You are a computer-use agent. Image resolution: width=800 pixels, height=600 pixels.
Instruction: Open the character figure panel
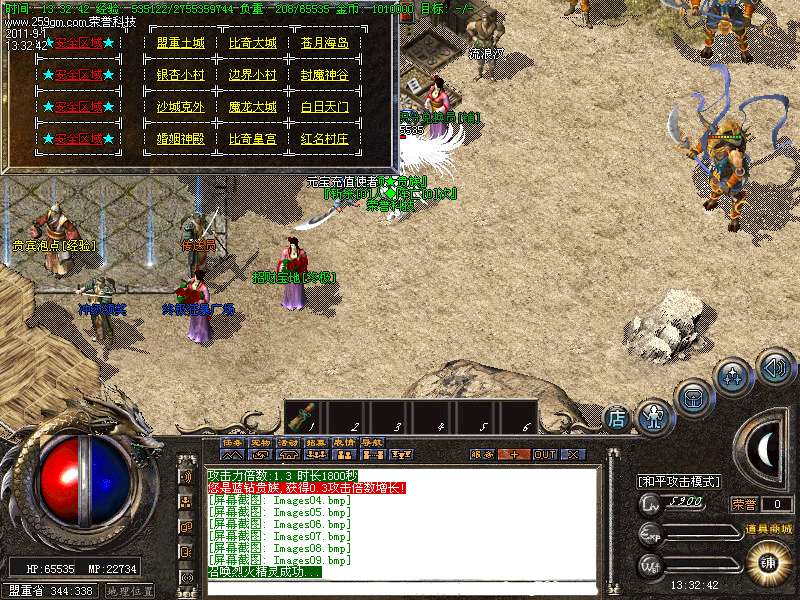pos(655,414)
